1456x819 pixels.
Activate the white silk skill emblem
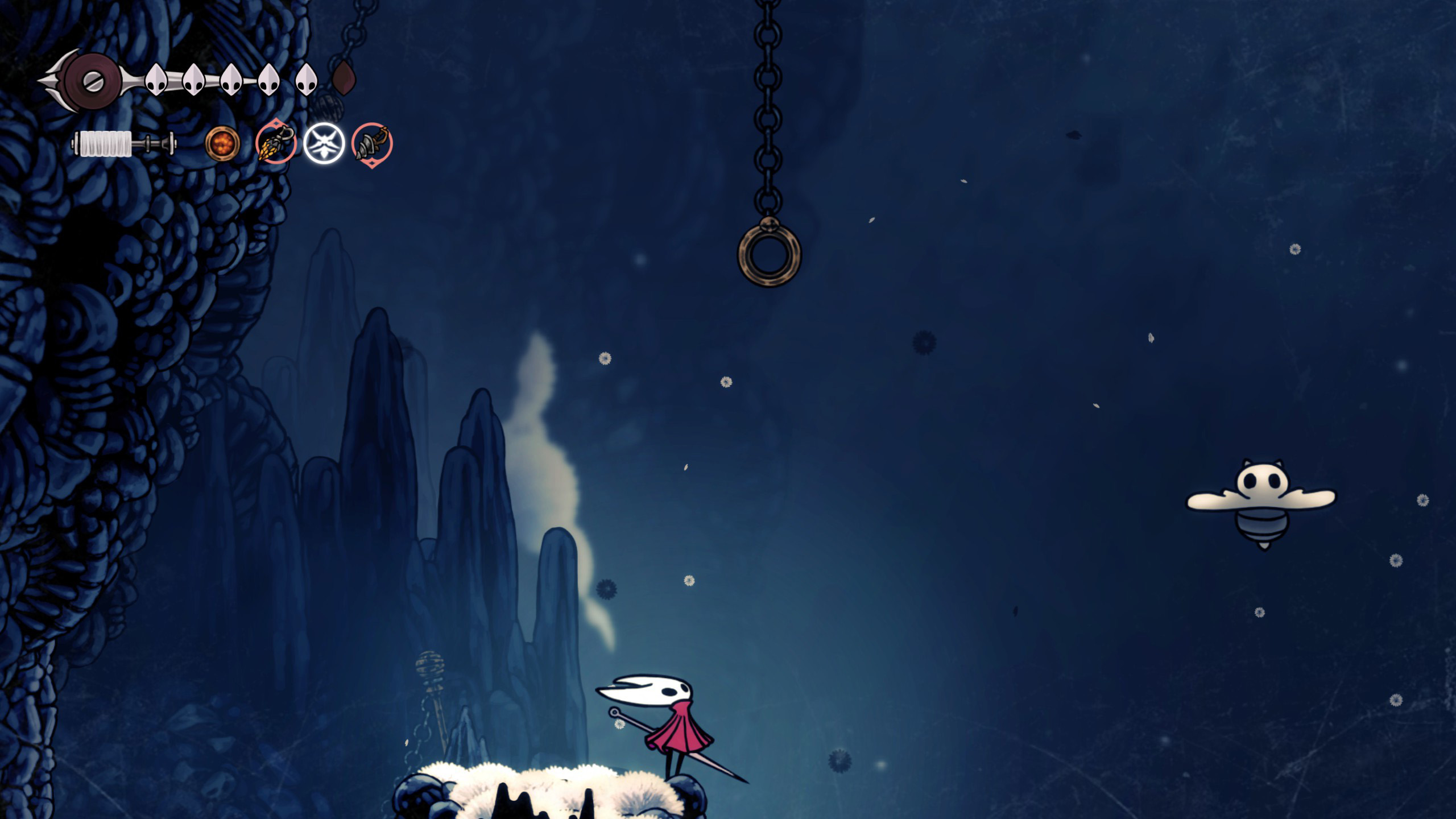(324, 143)
